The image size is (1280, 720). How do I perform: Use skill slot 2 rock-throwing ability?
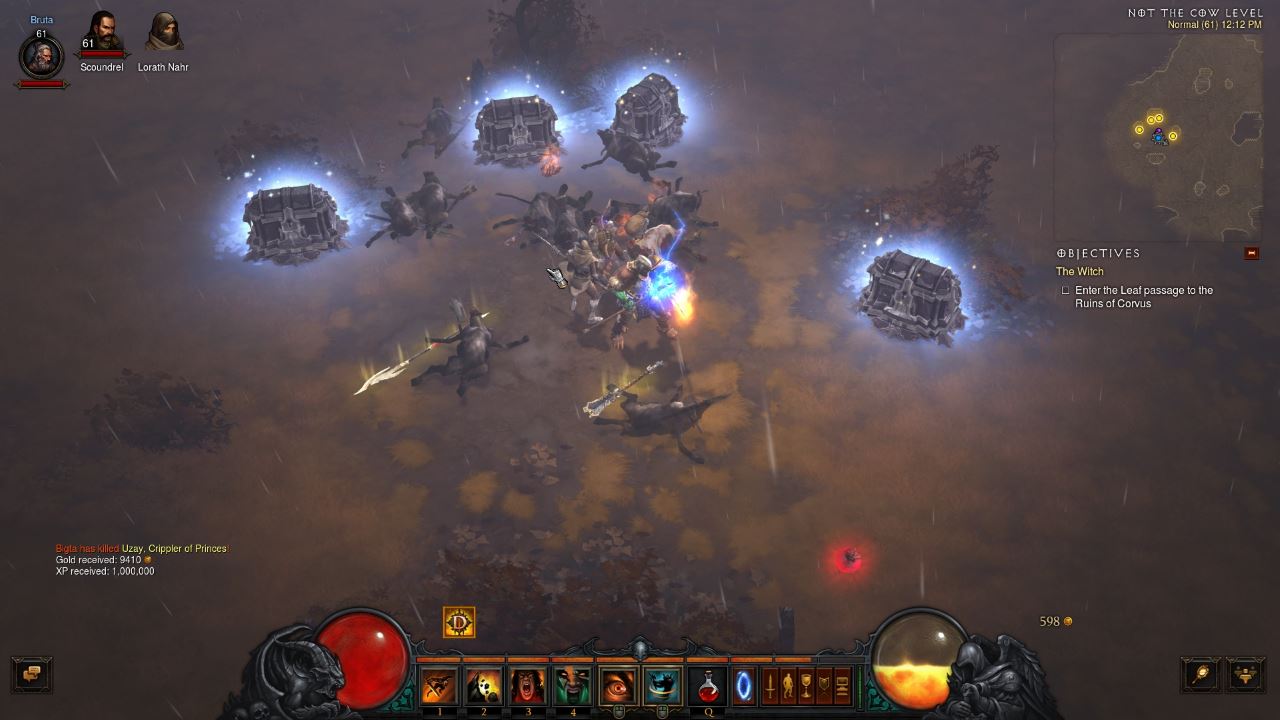click(x=483, y=686)
